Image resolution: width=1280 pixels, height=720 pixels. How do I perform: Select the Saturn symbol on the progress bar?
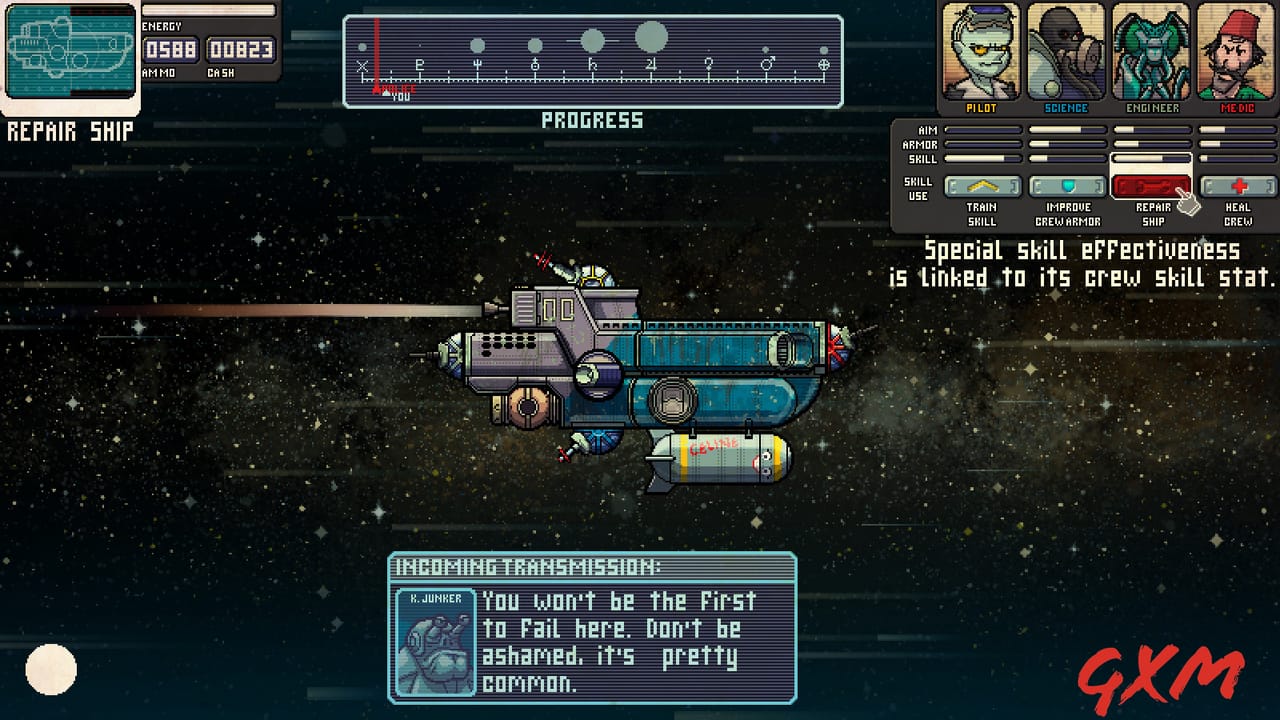pos(593,64)
